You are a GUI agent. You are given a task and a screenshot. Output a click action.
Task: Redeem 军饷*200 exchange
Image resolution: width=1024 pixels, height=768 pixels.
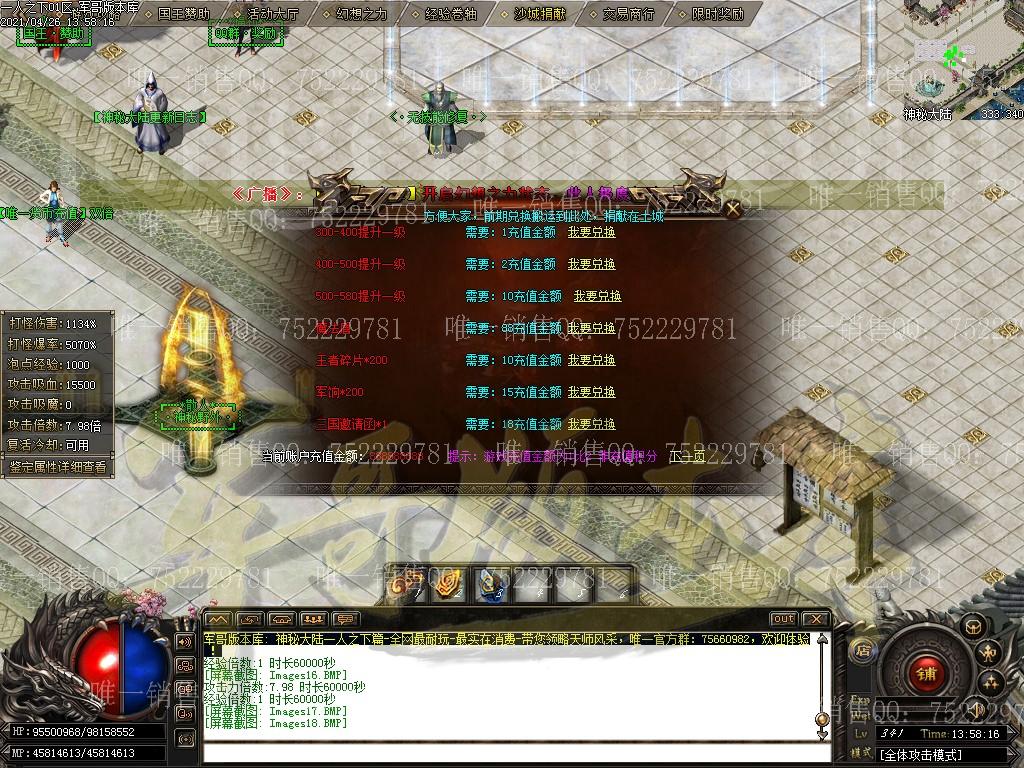[x=592, y=392]
